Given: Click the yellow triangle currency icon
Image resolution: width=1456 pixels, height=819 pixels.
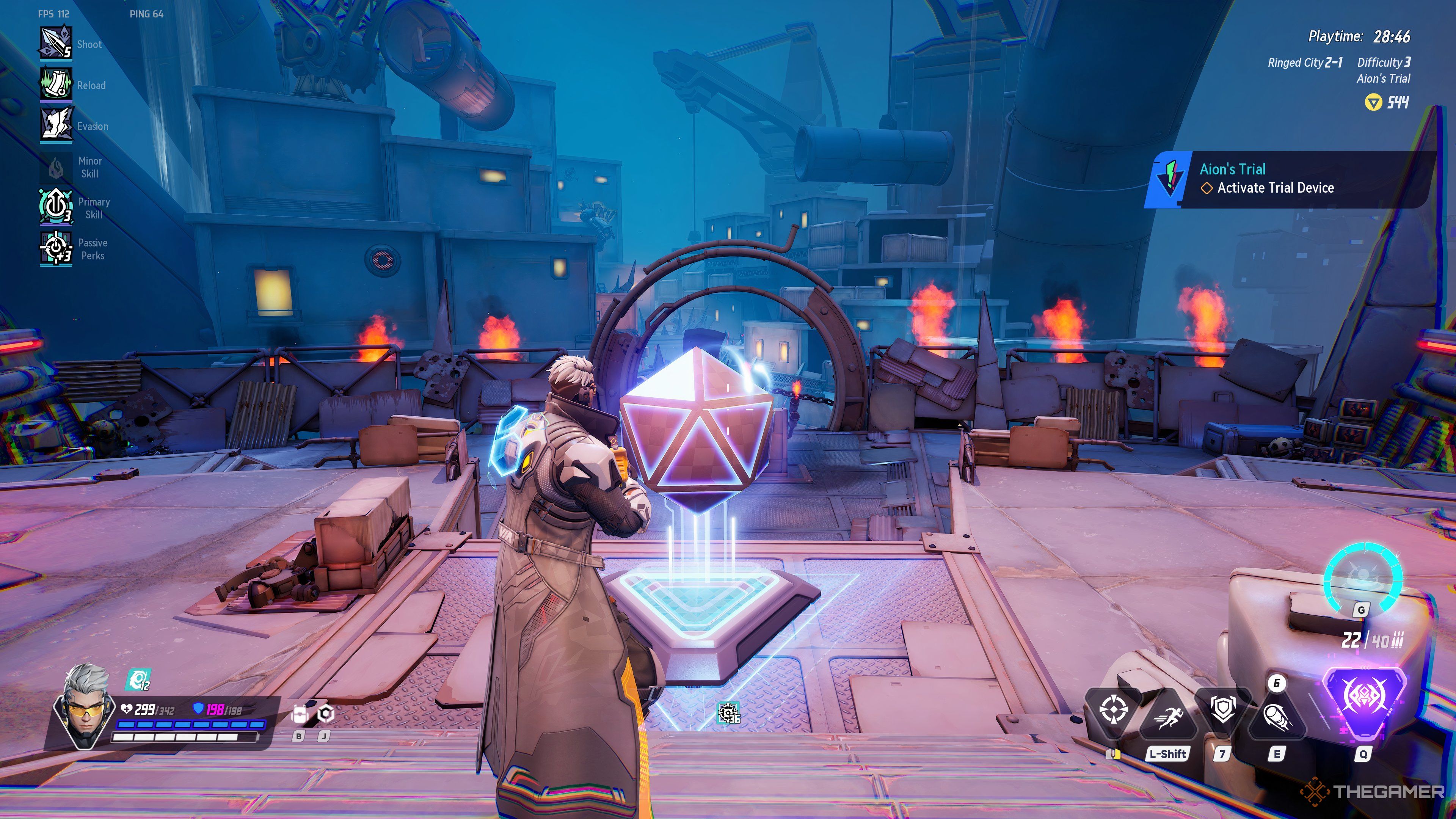Looking at the screenshot, I should pos(1373,102).
